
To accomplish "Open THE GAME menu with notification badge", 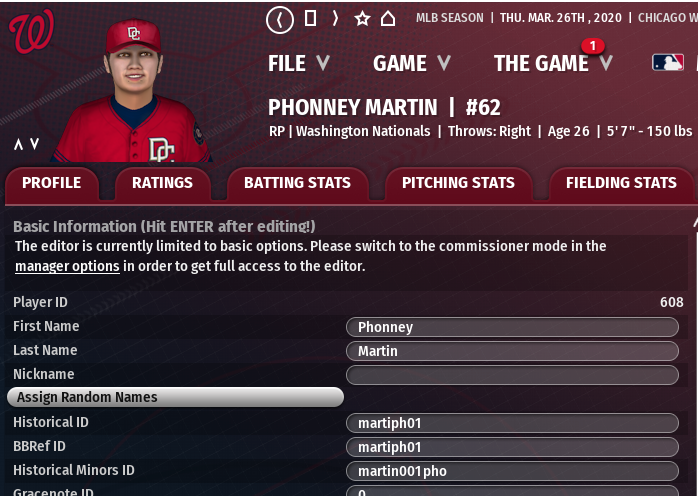I will pyautogui.click(x=552, y=63).
